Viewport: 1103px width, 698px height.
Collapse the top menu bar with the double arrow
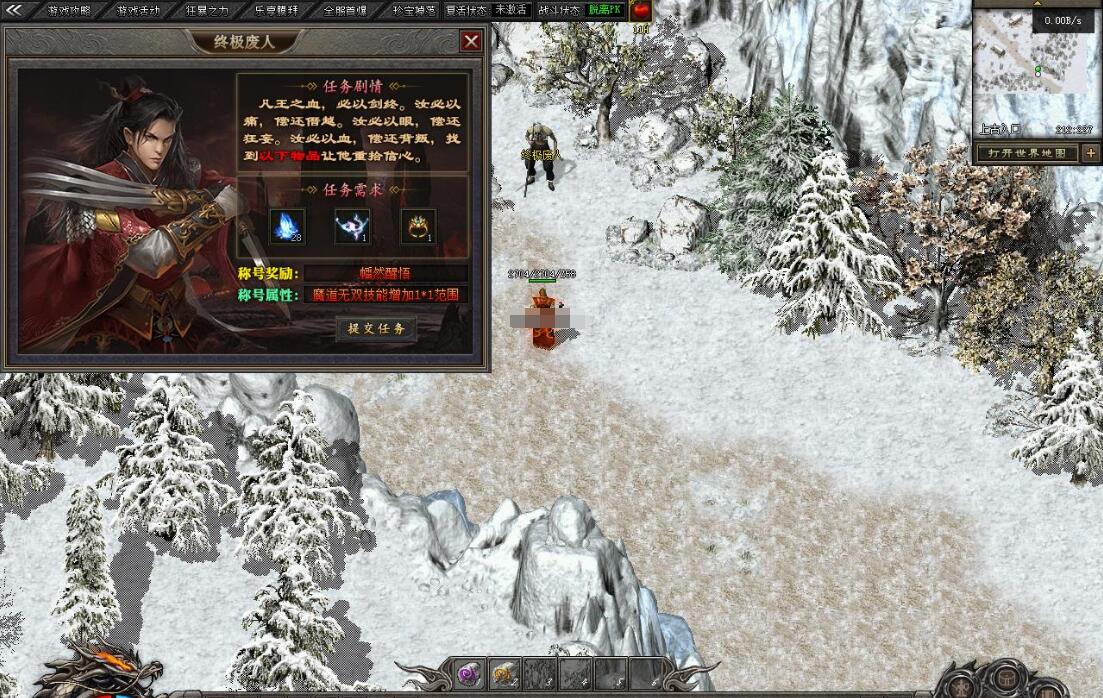[x=13, y=10]
